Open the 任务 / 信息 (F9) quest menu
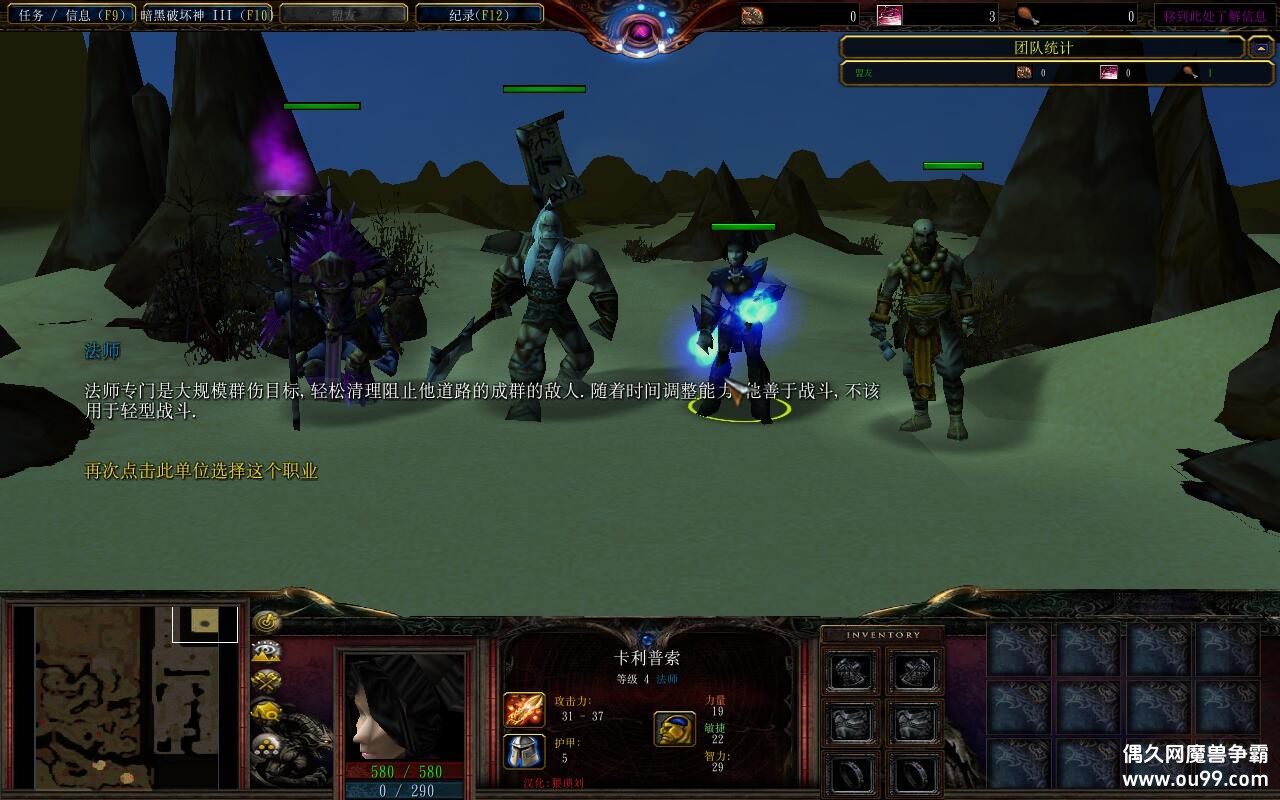The width and height of the screenshot is (1280, 800). 69,15
